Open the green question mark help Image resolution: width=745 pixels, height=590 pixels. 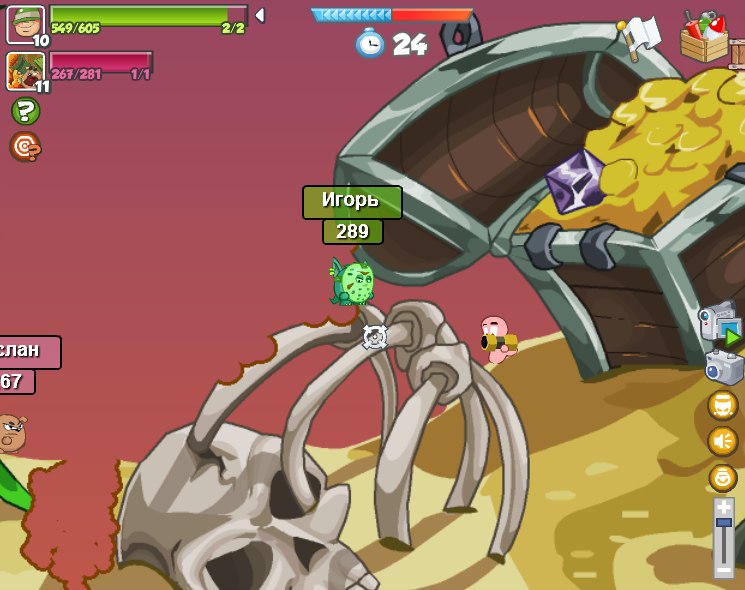(x=25, y=111)
